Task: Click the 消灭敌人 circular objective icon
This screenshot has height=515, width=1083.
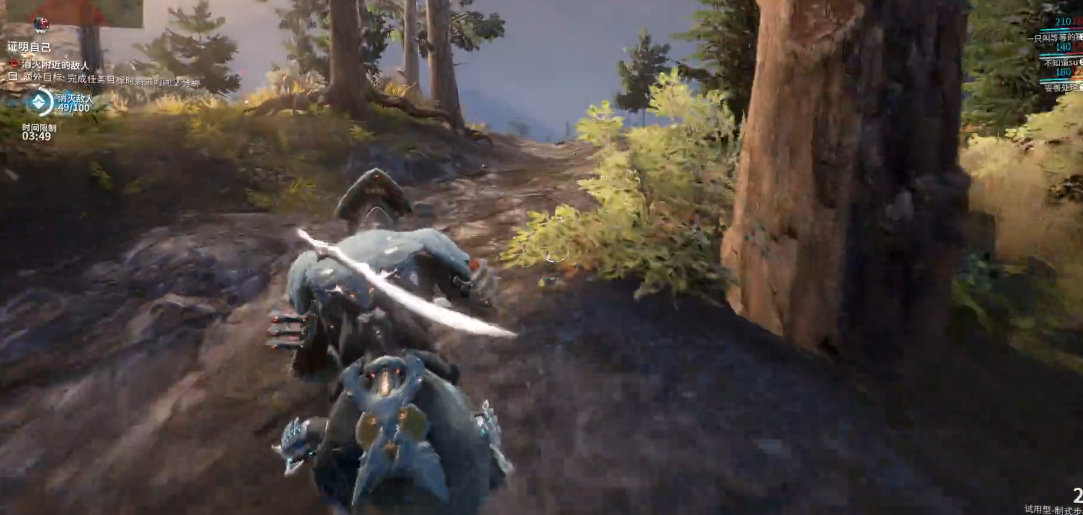Action: (x=39, y=101)
